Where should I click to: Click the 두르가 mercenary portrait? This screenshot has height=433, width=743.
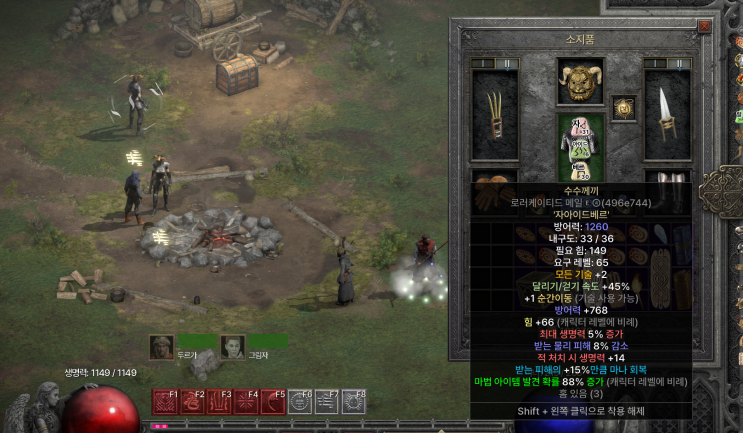(x=161, y=346)
